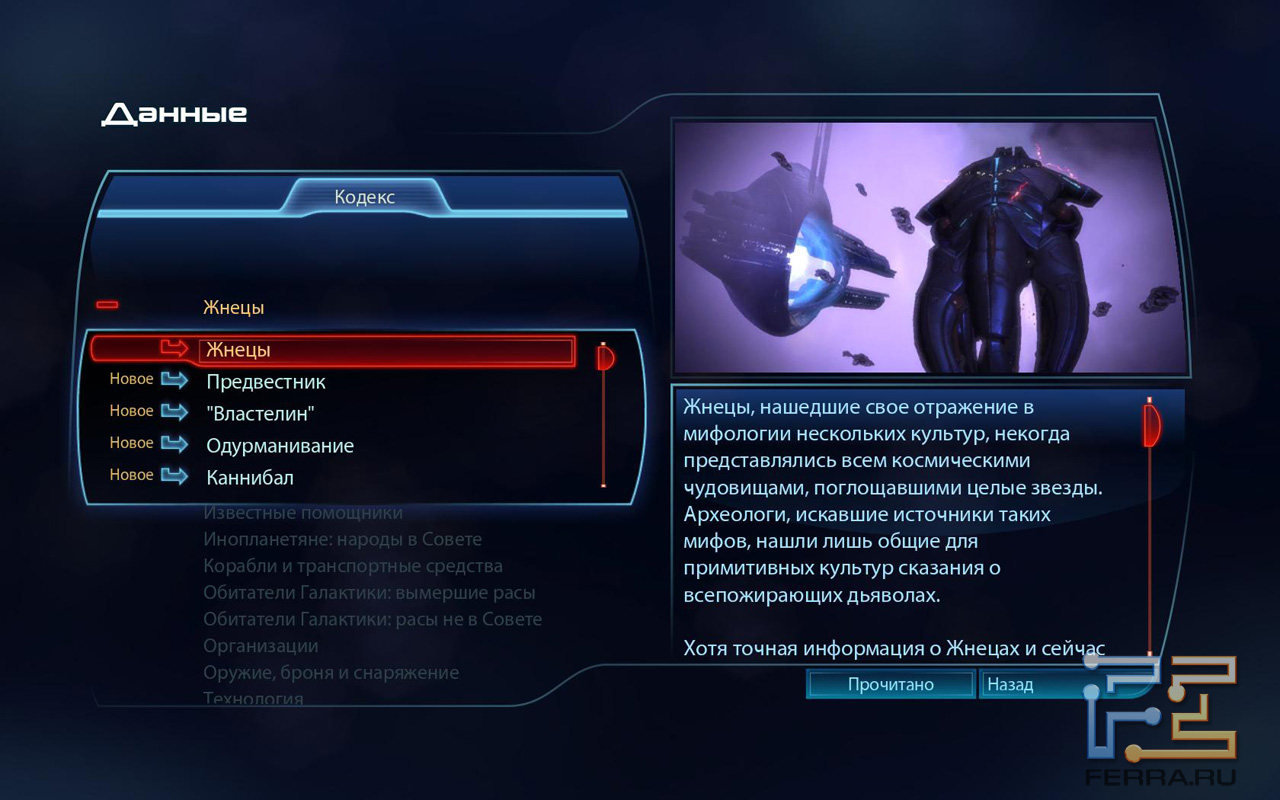The width and height of the screenshot is (1280, 800).
Task: Click the Reaper codex image thumbnail
Action: point(930,246)
